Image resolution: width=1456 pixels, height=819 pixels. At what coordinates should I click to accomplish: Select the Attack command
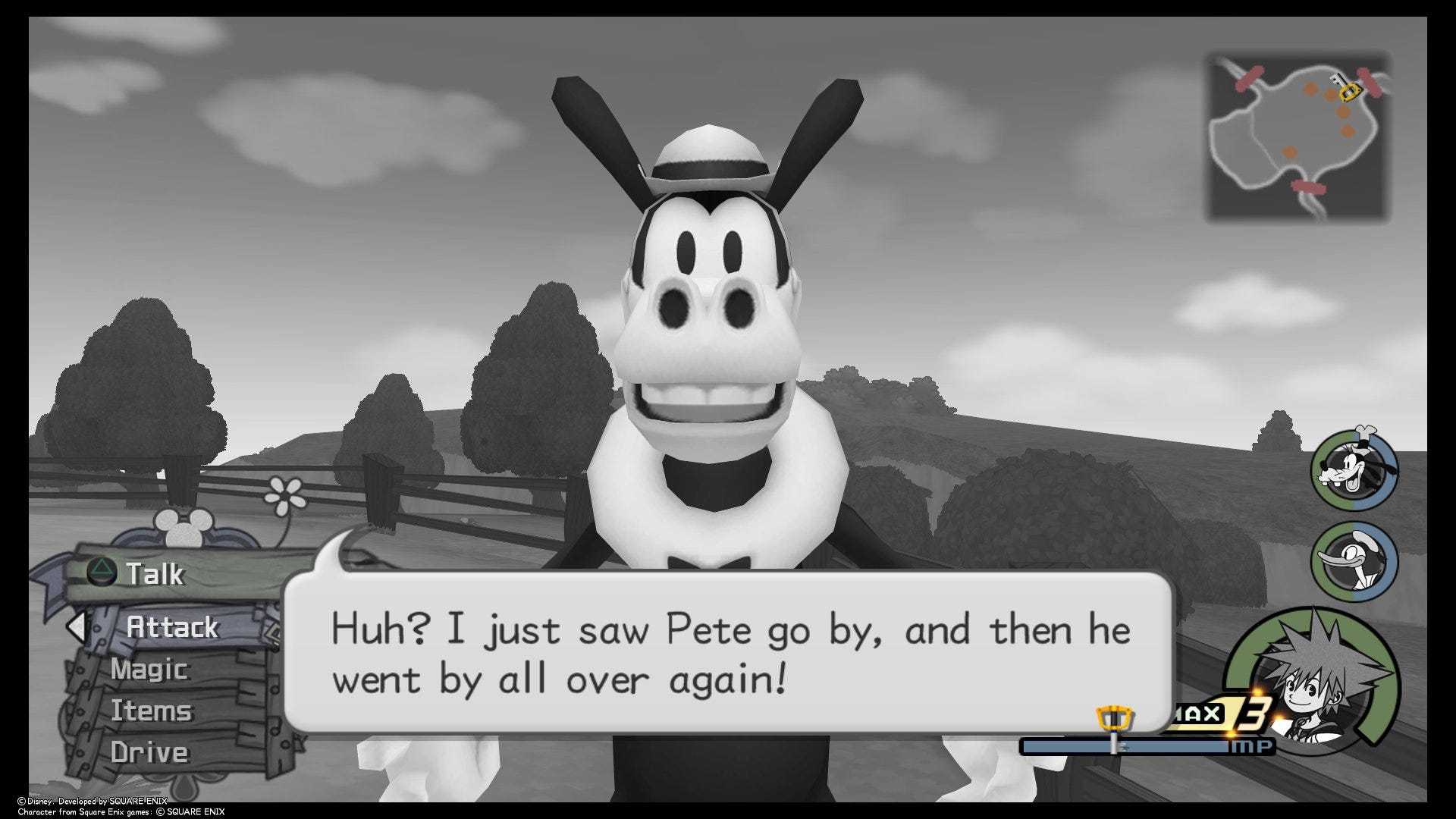pos(172,627)
